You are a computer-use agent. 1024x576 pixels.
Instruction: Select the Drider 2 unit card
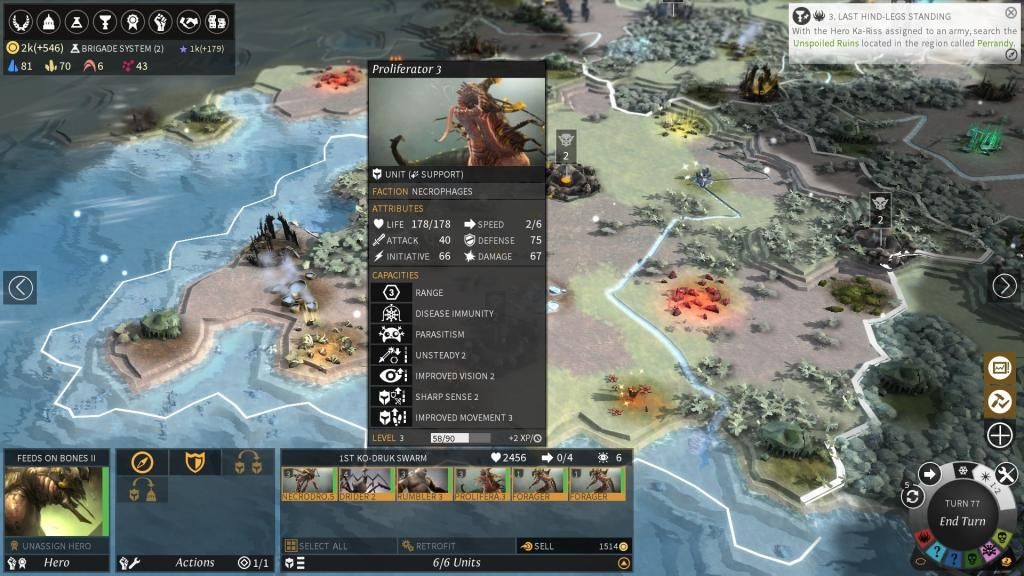click(x=367, y=484)
